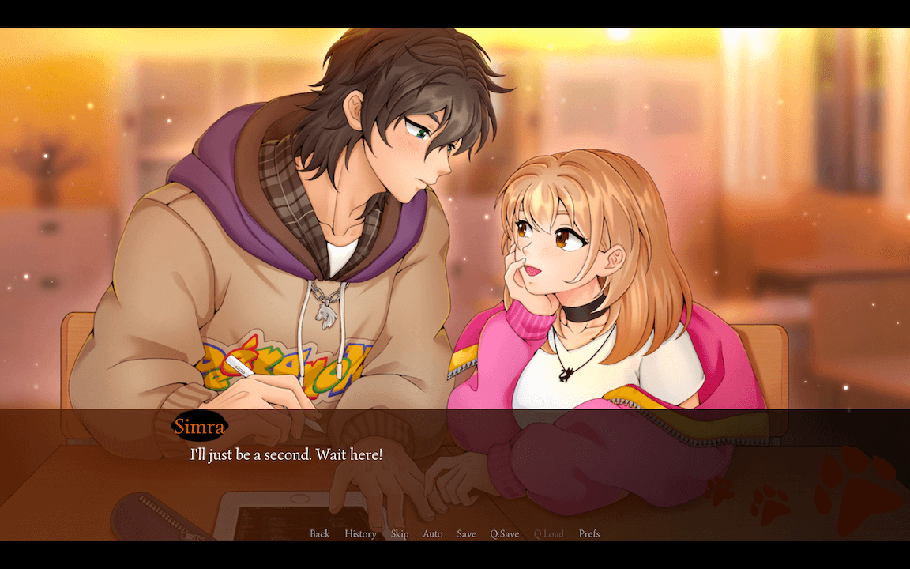Open Prefs settings

(590, 534)
